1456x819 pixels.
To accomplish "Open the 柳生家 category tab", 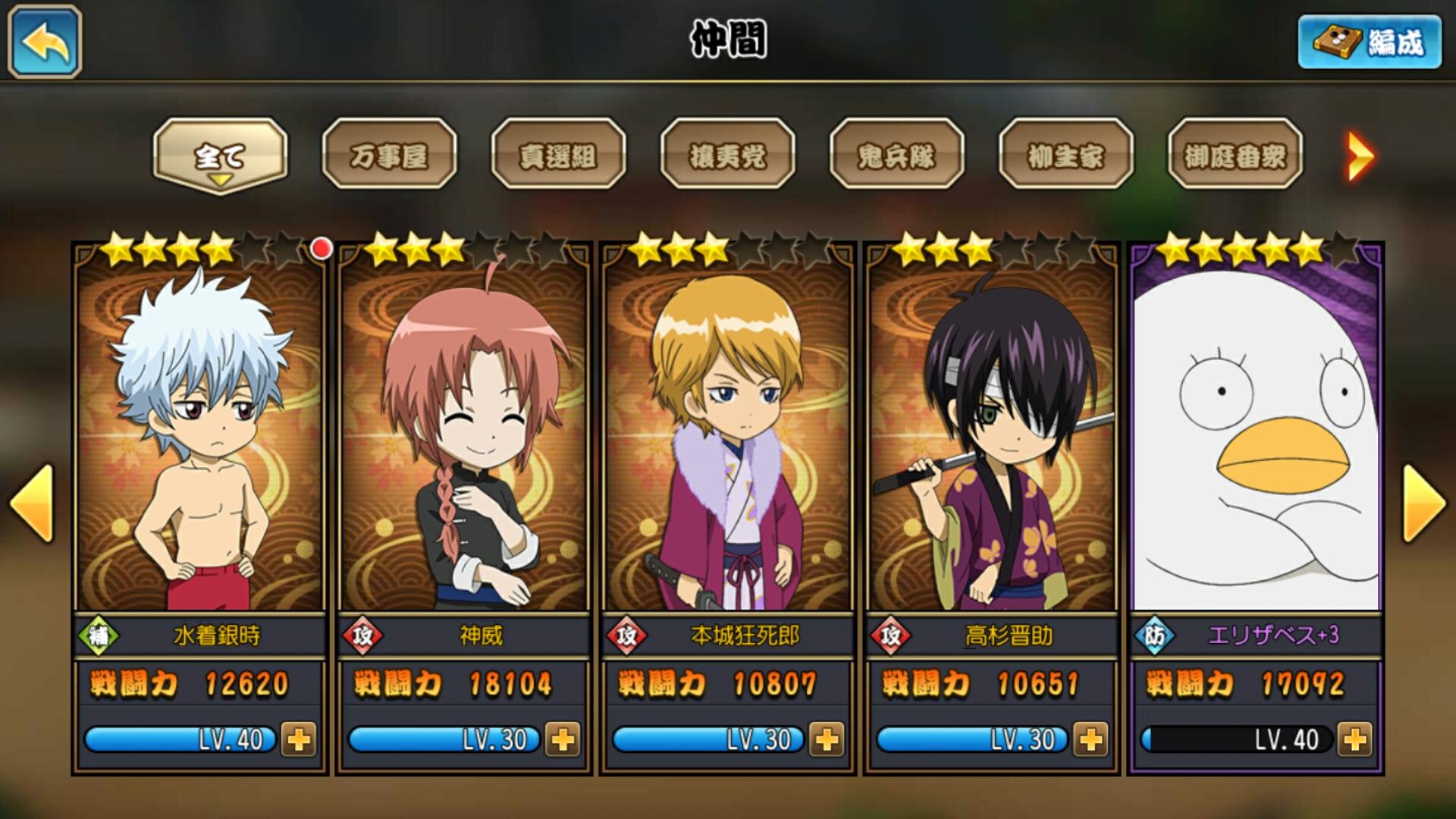I will [x=1065, y=155].
